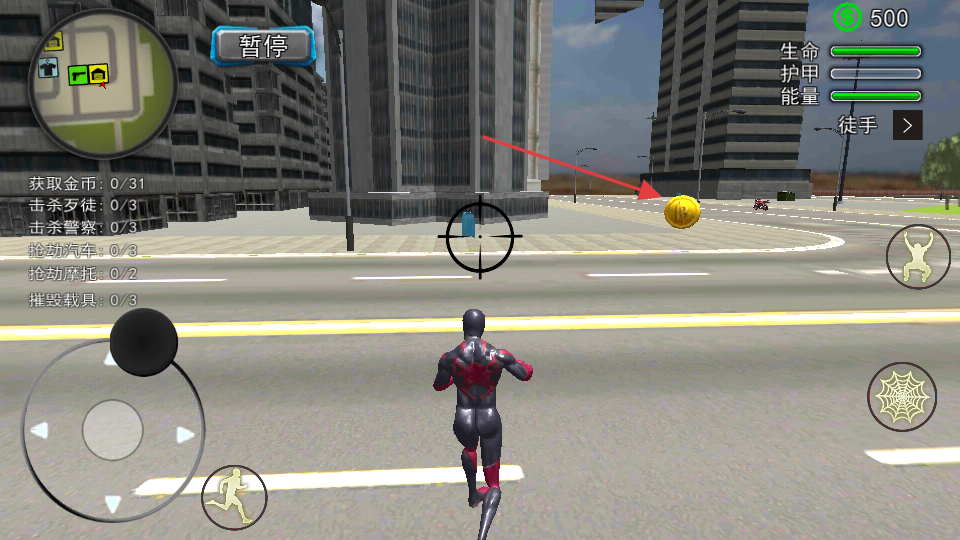Tap the 暂停 pause button
Image resolution: width=960 pixels, height=540 pixels.
(263, 45)
